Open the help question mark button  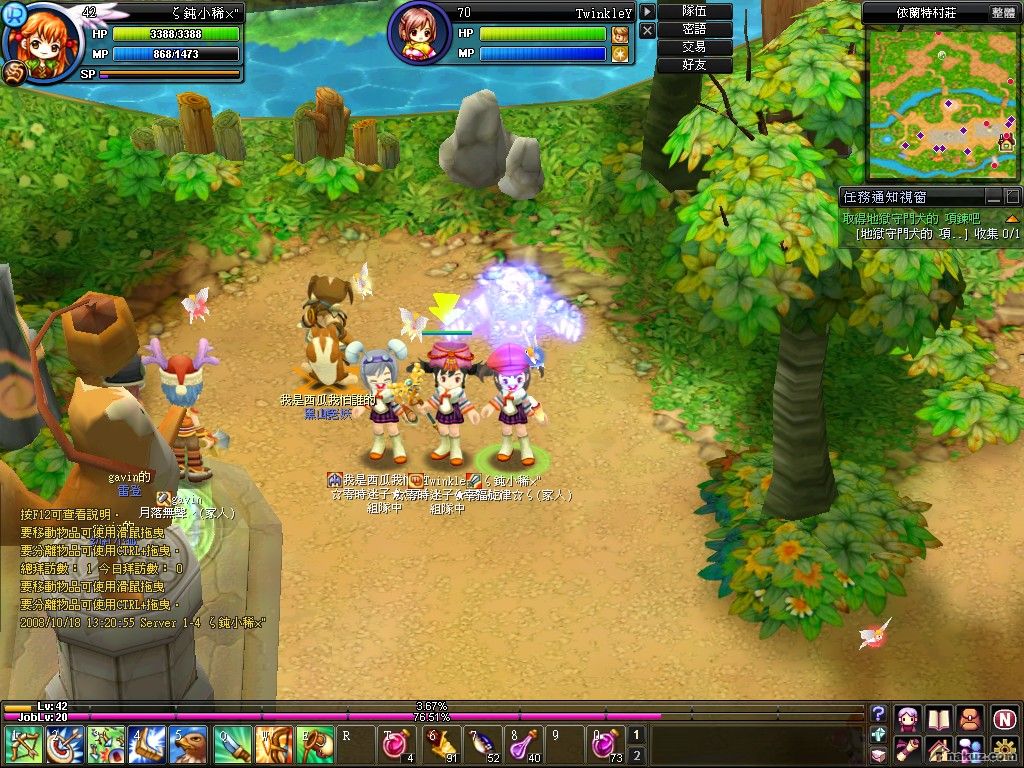click(x=878, y=713)
